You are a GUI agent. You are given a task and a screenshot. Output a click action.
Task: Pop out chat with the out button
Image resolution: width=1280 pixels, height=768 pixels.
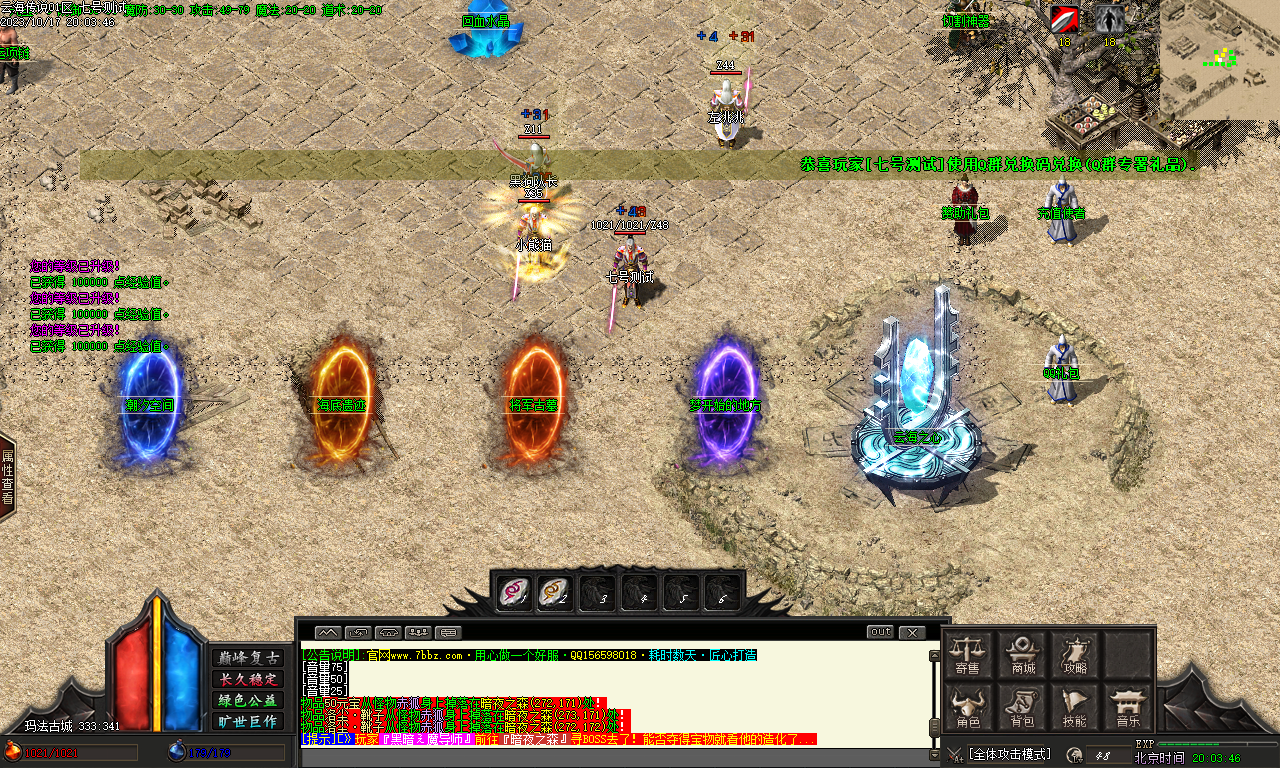(x=881, y=631)
